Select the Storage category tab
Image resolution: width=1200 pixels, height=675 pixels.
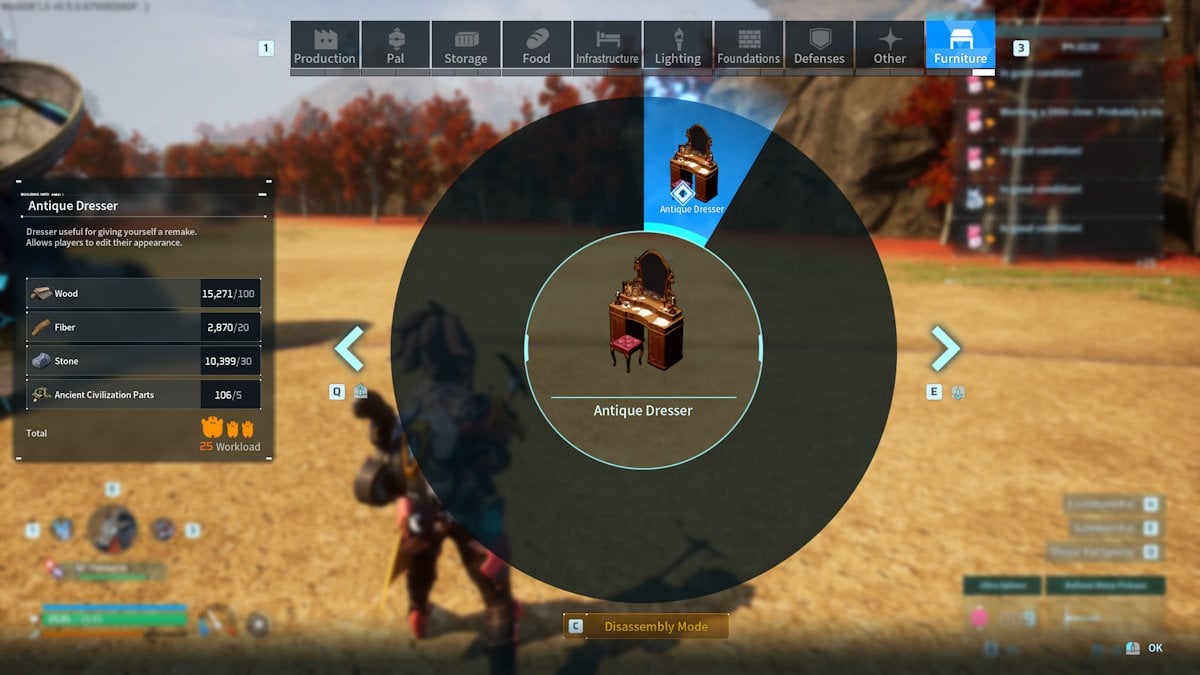466,46
